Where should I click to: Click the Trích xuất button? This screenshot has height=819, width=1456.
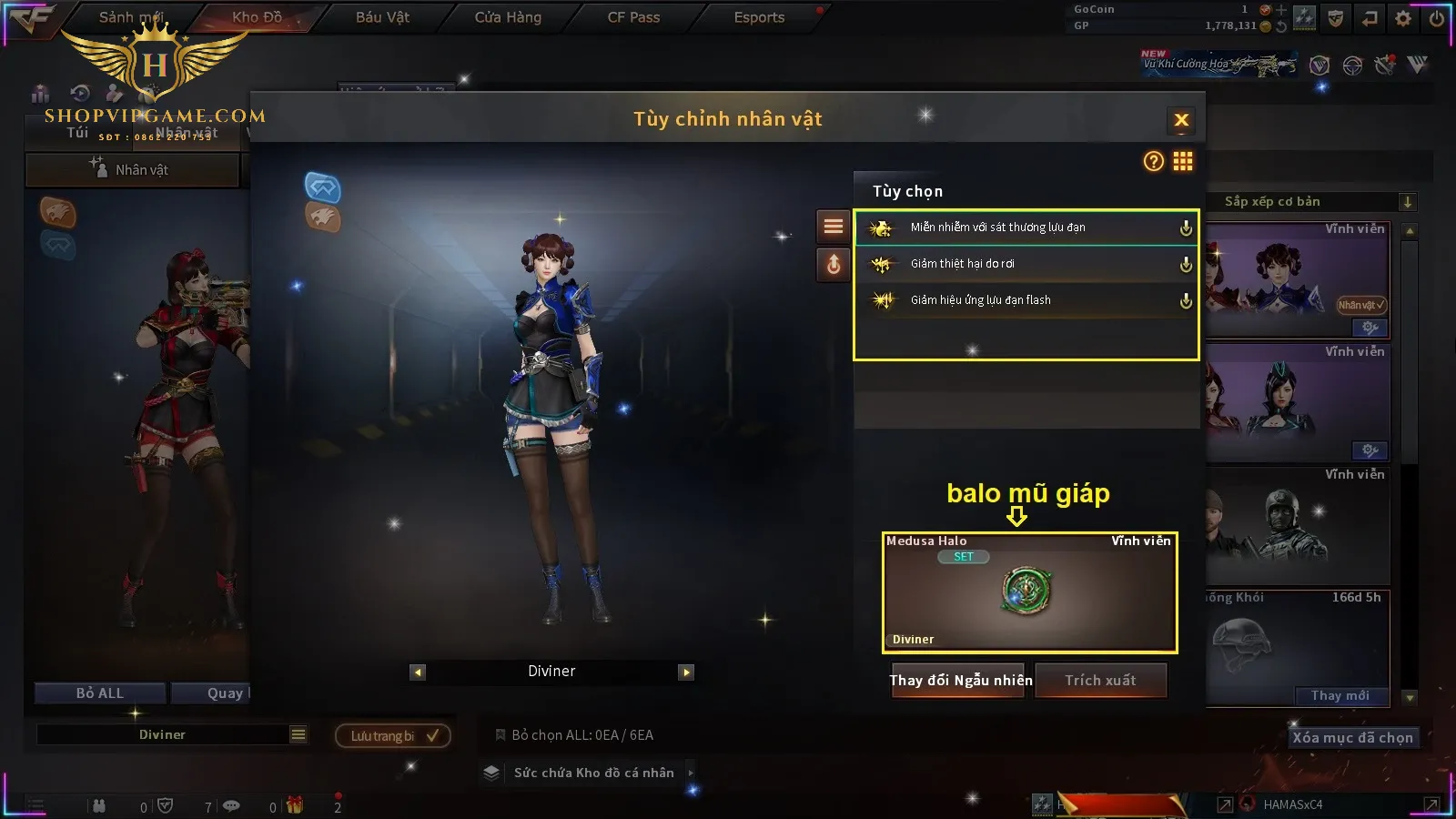(x=1100, y=681)
